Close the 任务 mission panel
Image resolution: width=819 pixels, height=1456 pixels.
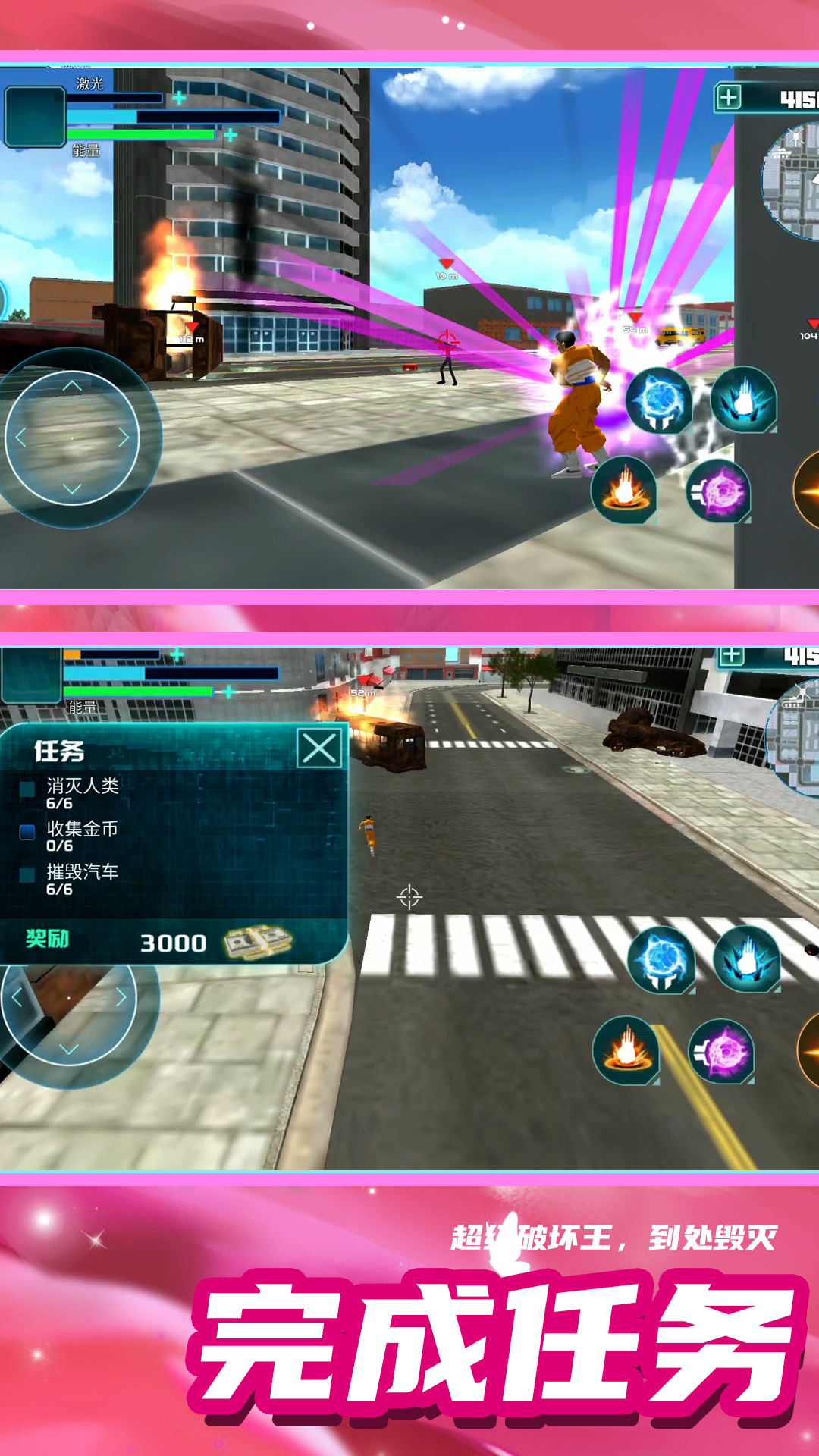(319, 748)
